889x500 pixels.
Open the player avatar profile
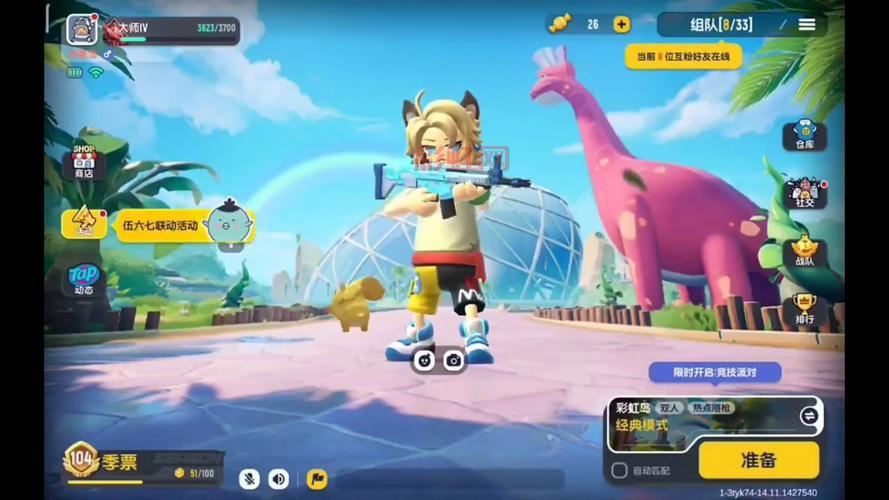(81, 29)
